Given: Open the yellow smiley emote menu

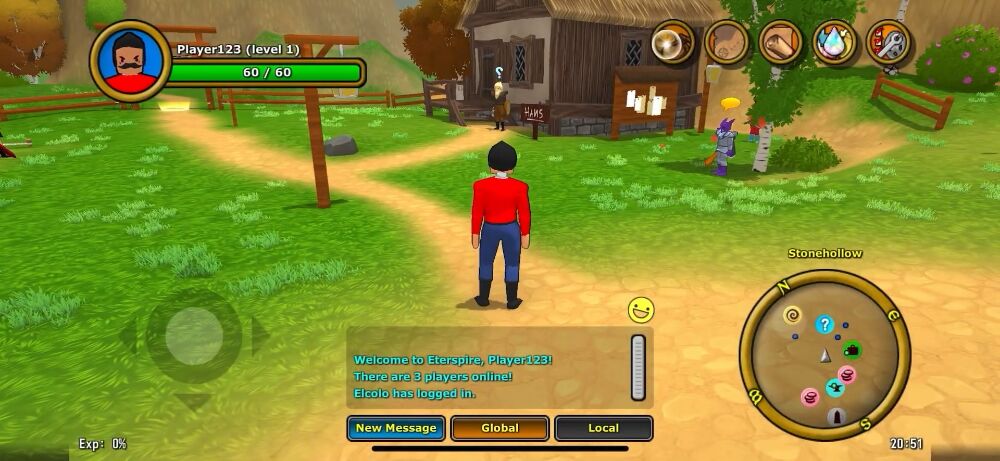Looking at the screenshot, I should pyautogui.click(x=641, y=310).
